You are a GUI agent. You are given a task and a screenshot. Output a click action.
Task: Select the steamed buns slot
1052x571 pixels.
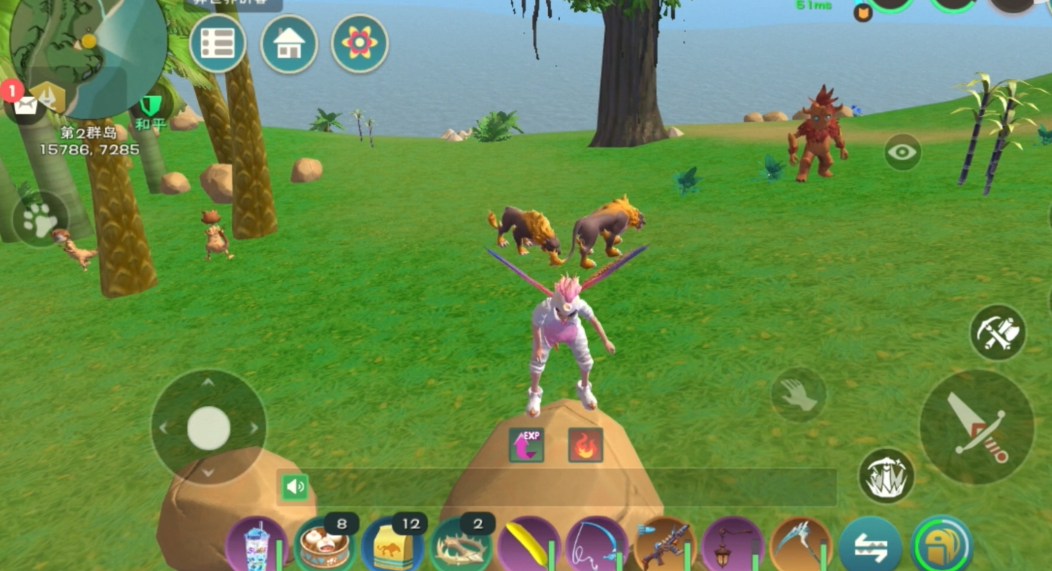point(324,546)
